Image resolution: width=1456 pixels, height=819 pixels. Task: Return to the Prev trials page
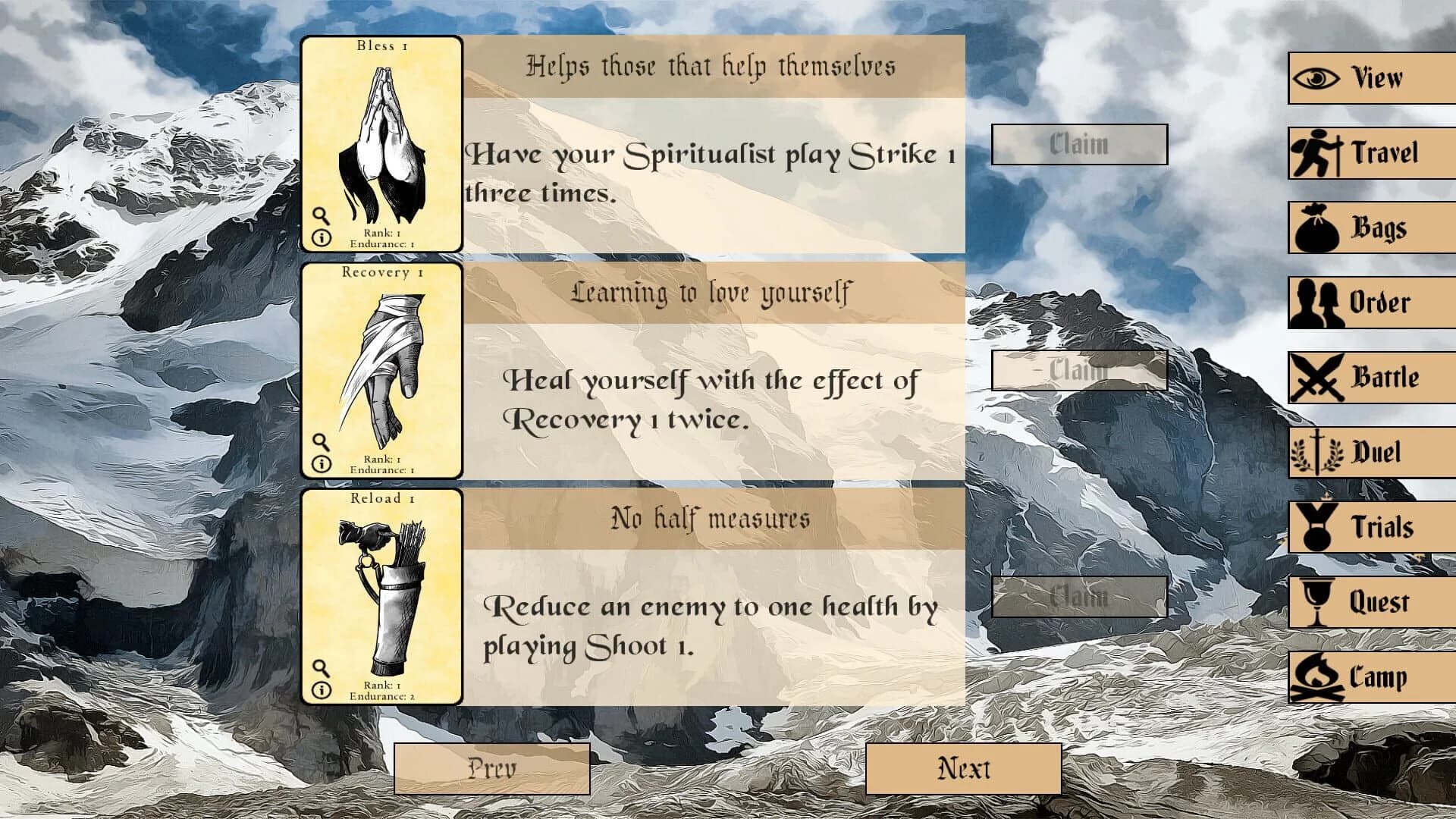pos(491,767)
